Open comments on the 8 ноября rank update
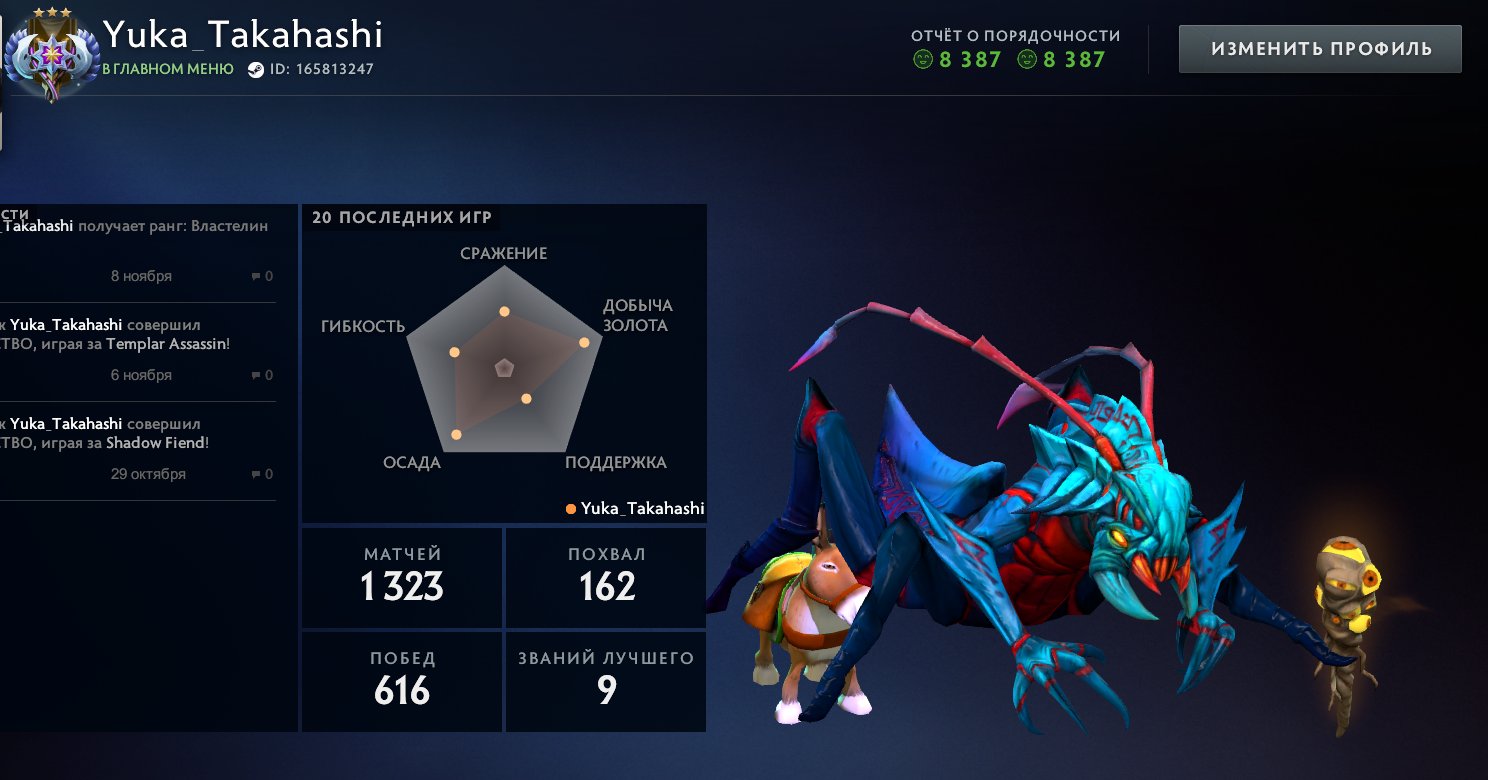Screen dimensions: 1488x780 (x=262, y=276)
